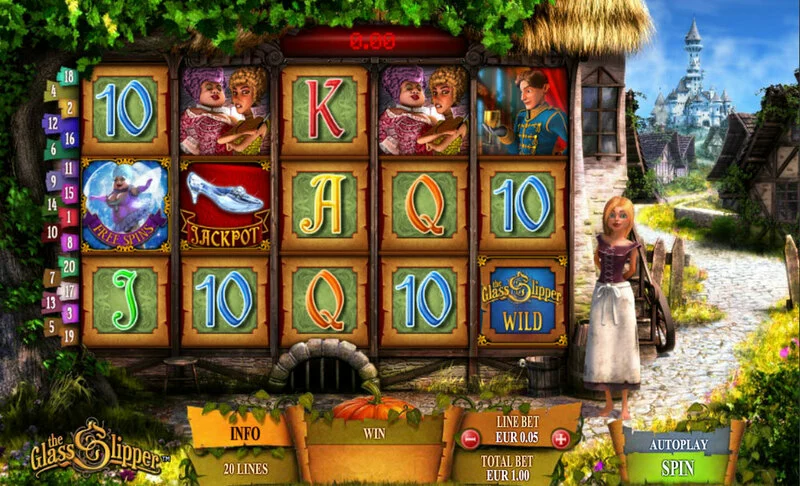Select payline flag number 9

click(x=51, y=181)
